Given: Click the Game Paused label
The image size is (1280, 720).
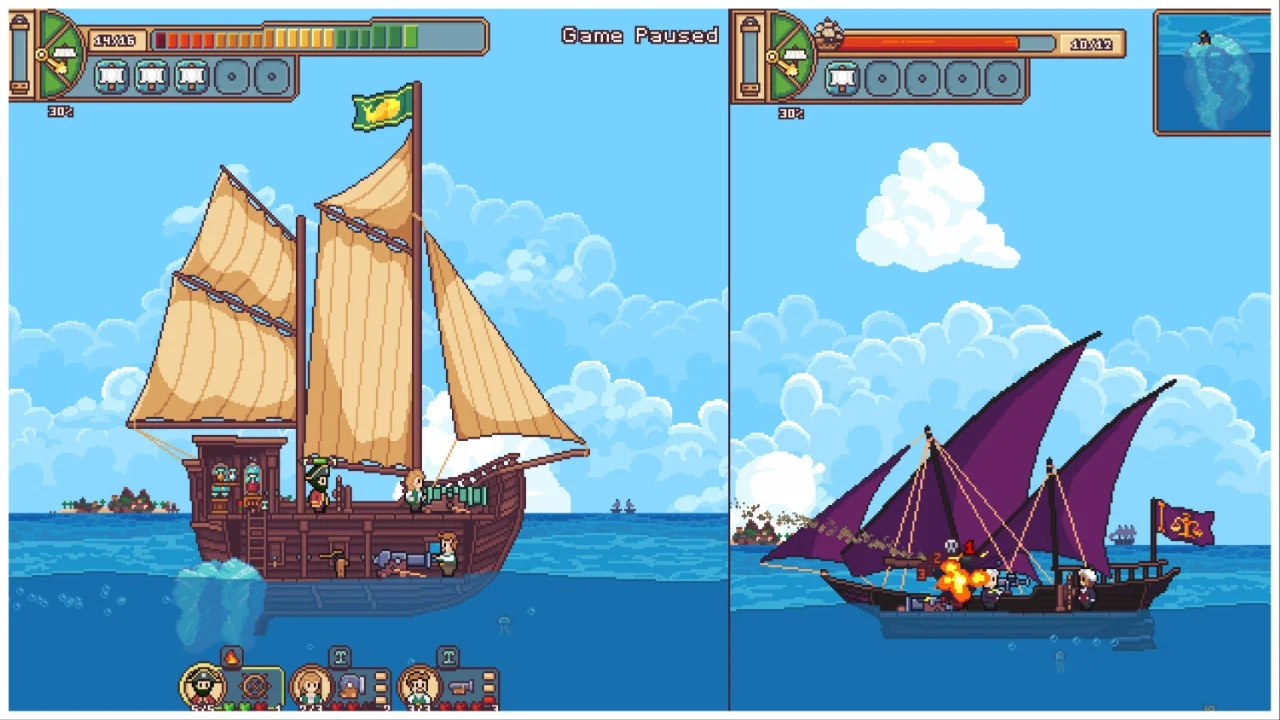Looking at the screenshot, I should pos(639,35).
